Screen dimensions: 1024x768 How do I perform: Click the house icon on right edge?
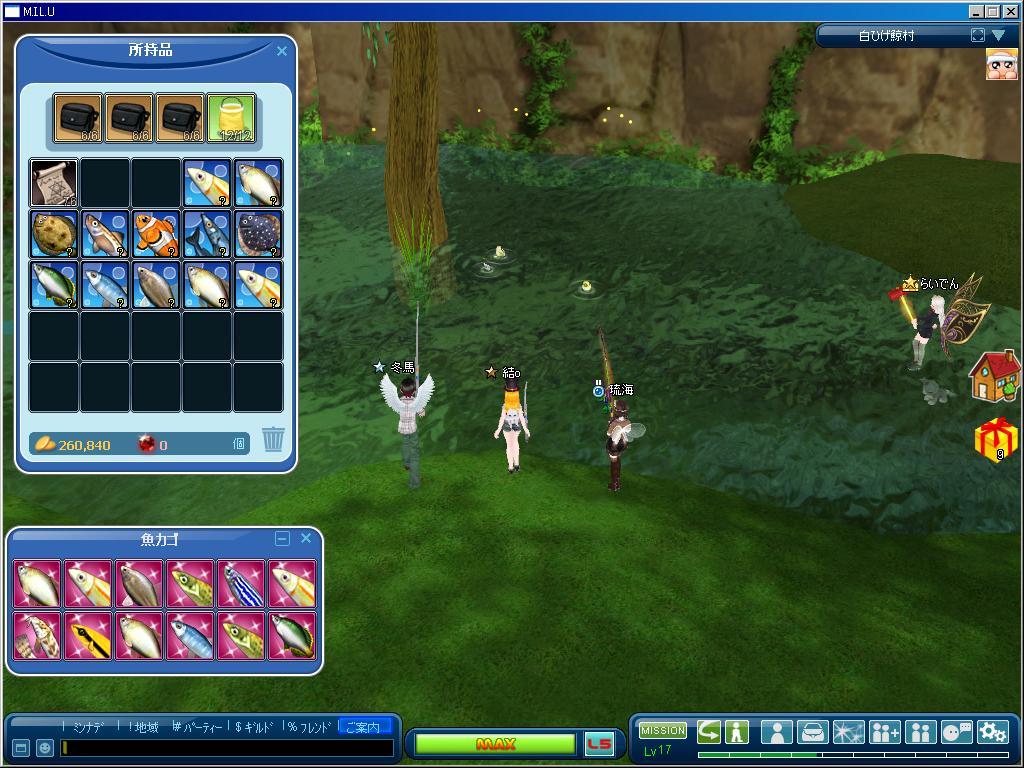(x=994, y=376)
